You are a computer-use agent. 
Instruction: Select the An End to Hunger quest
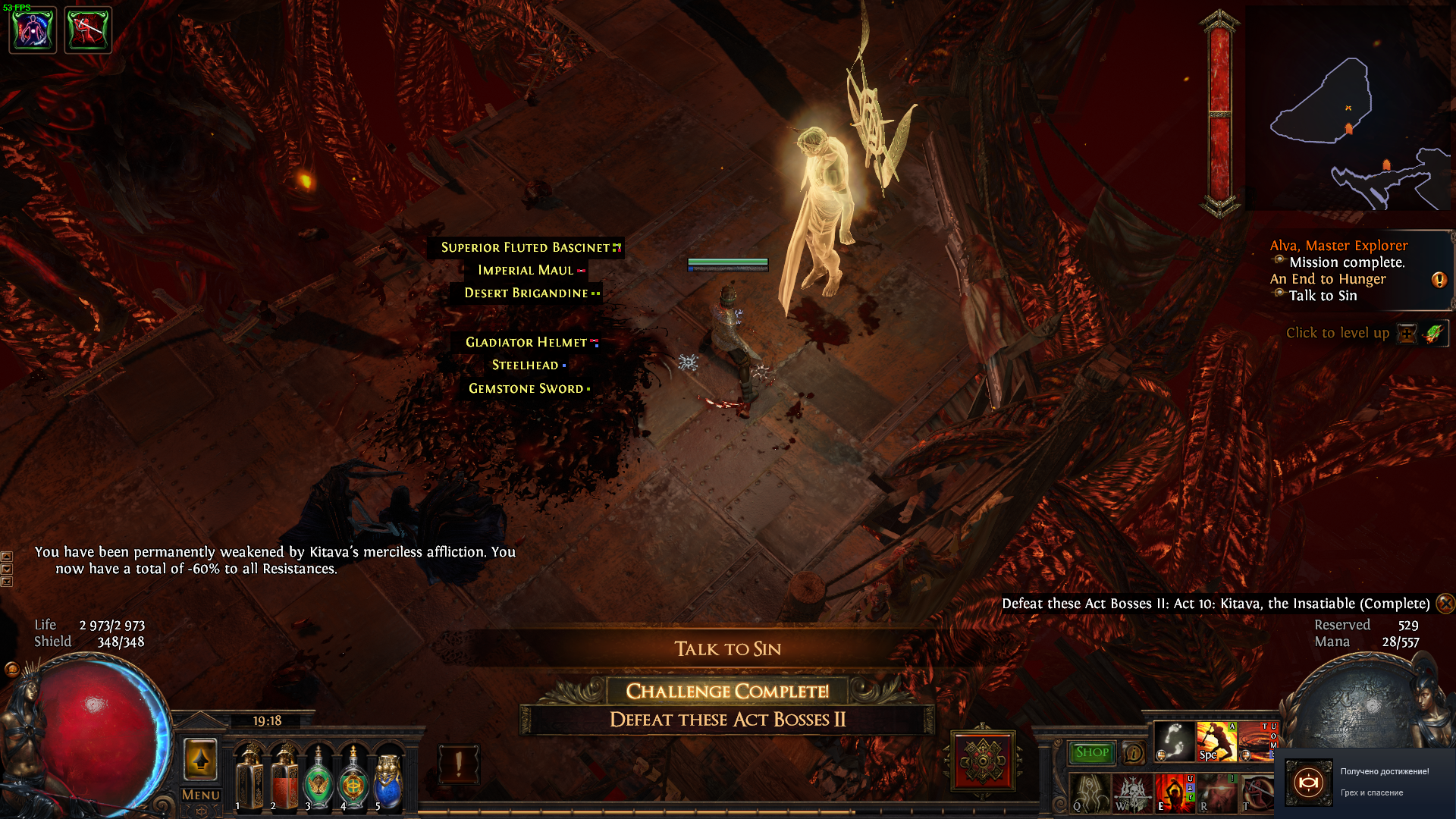pos(1328,279)
